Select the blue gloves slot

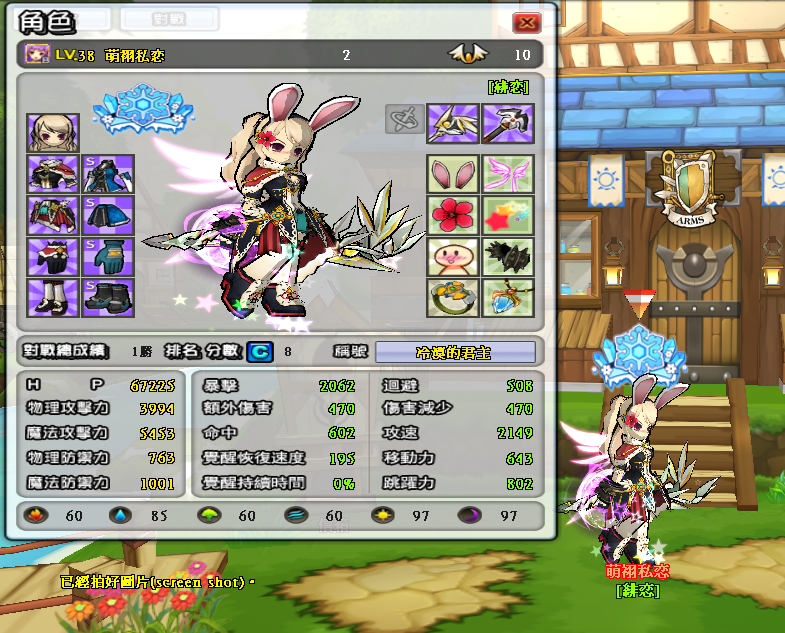(x=104, y=256)
